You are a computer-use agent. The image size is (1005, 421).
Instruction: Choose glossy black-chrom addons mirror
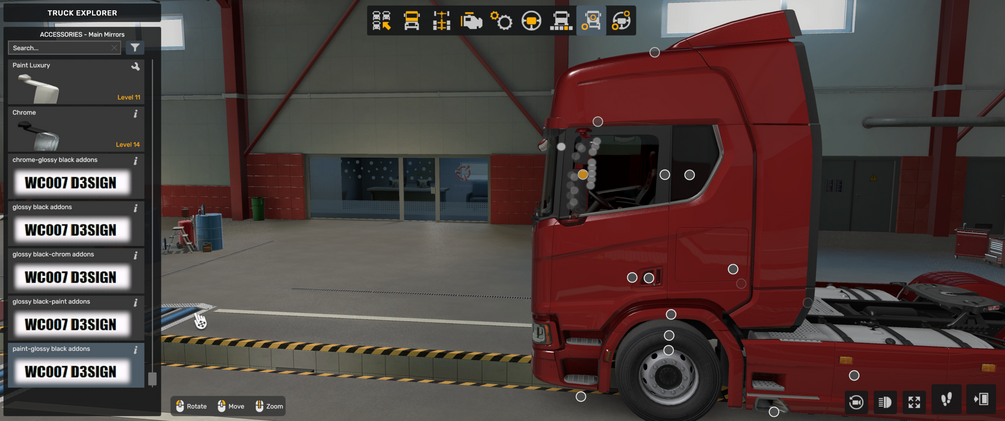click(x=76, y=271)
